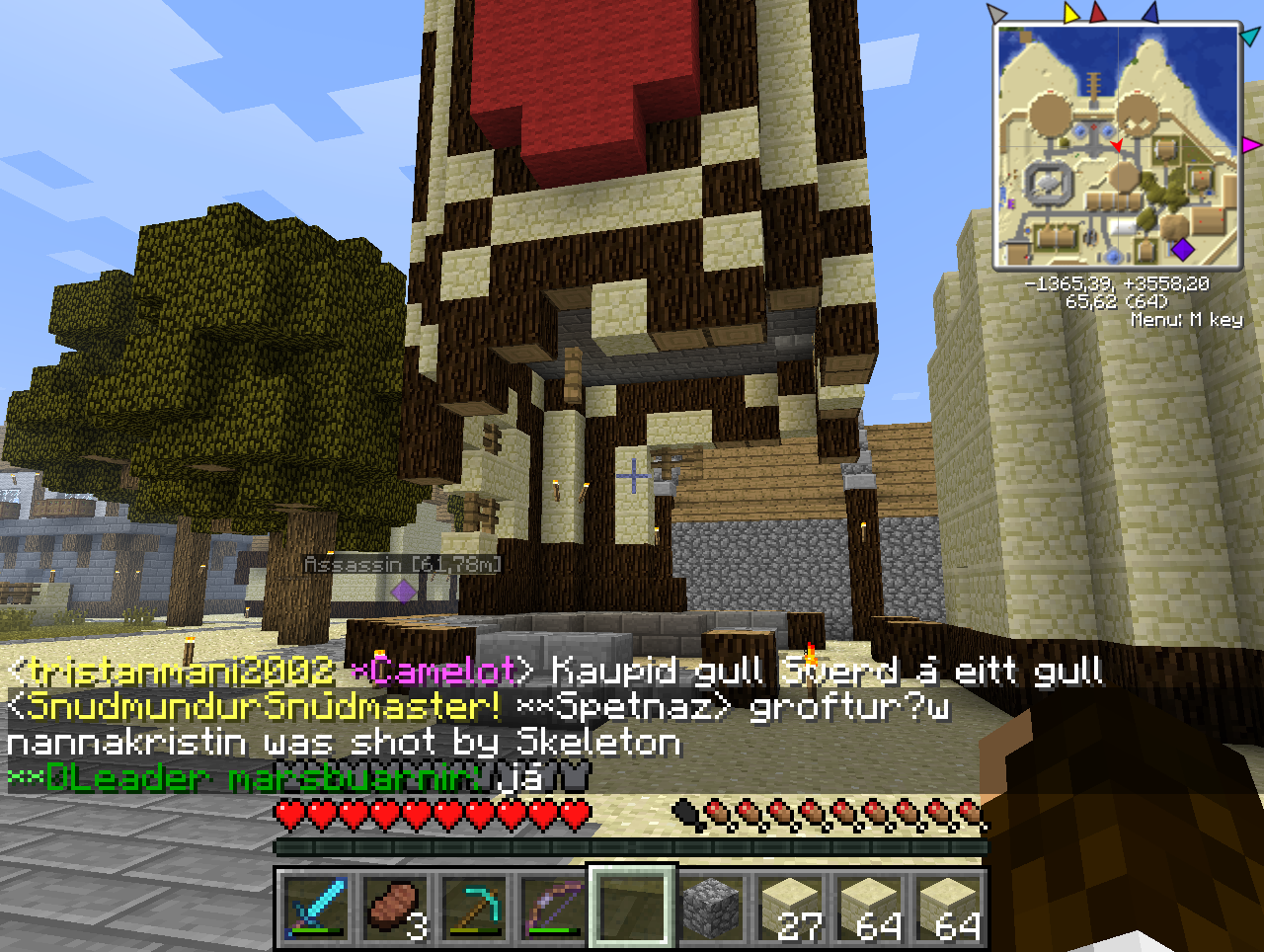
Task: Equip the bow from the hotbar
Action: pos(553,909)
